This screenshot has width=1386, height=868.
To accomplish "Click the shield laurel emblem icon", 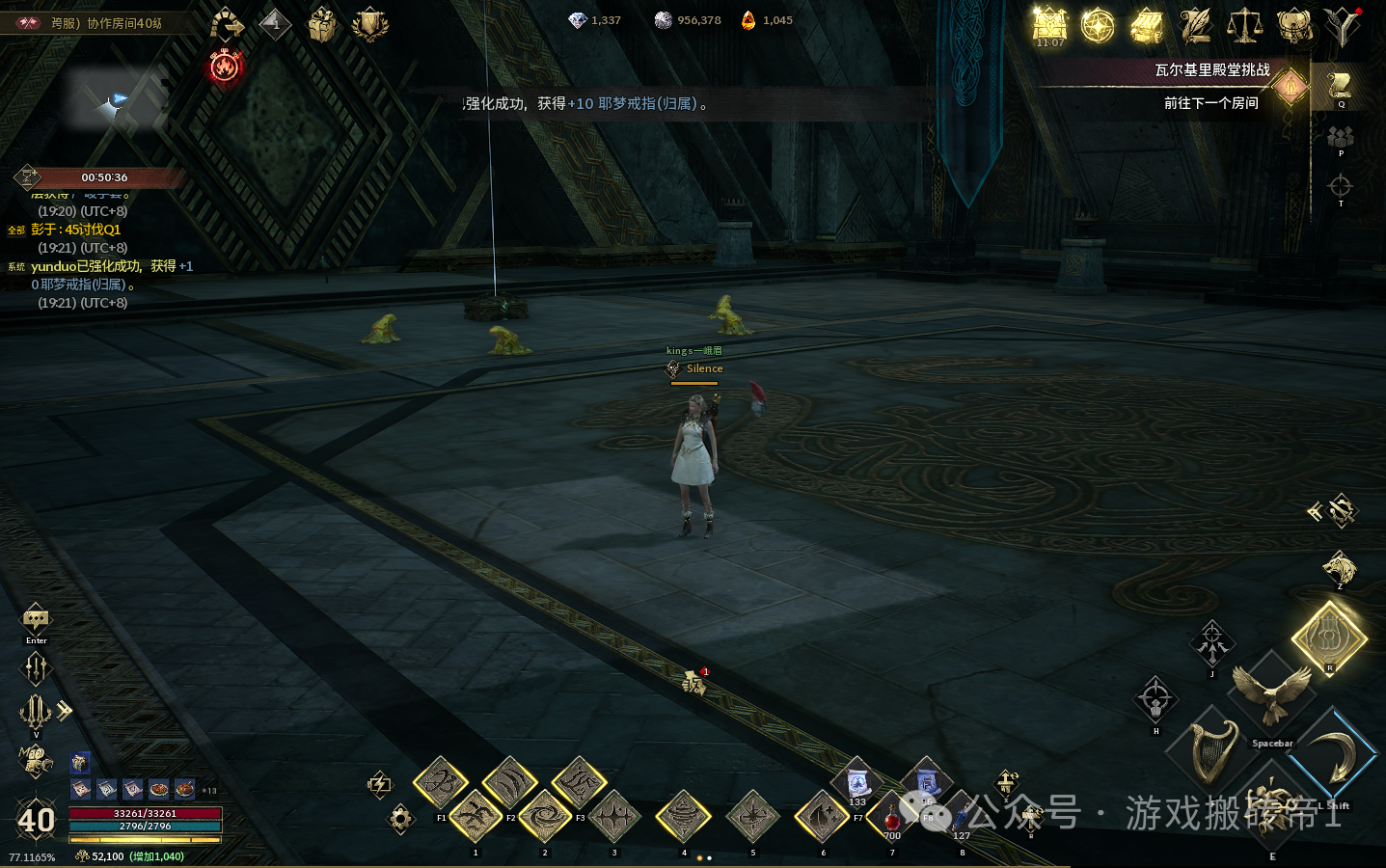I will point(369,25).
